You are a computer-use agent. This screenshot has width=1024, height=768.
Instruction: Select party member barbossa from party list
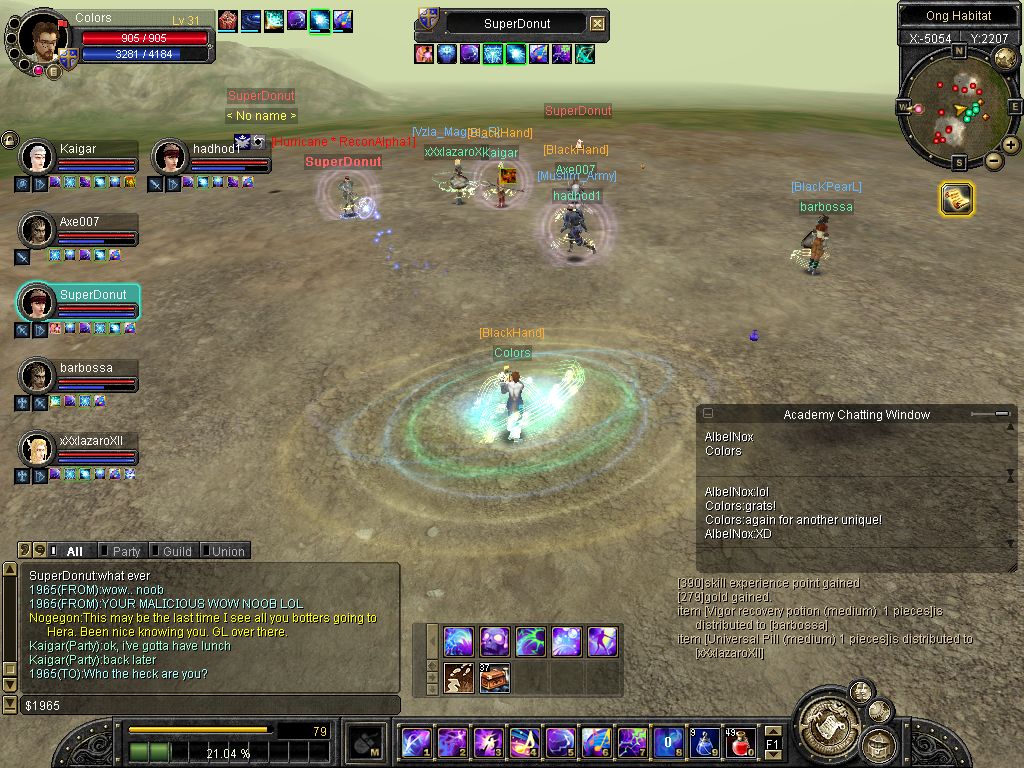pyautogui.click(x=37, y=376)
